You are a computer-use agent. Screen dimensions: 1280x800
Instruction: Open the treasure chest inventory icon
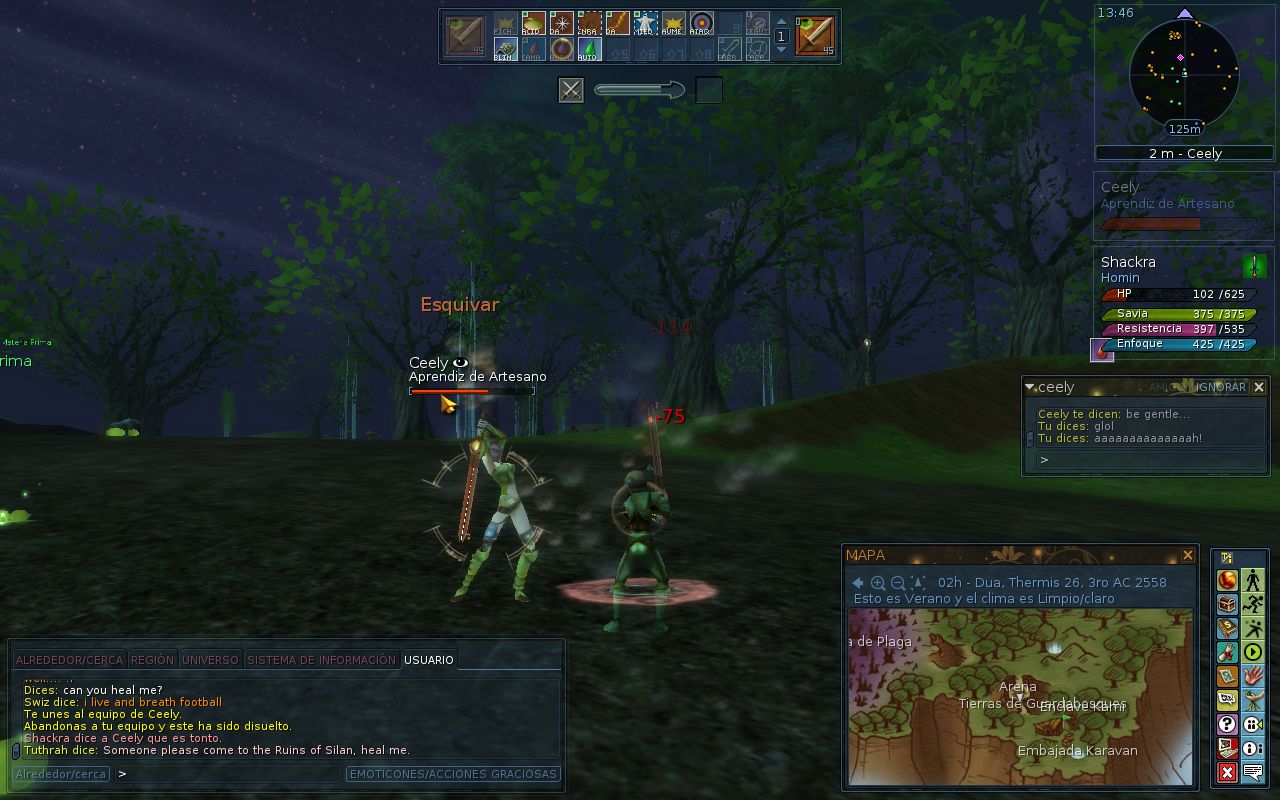(1227, 605)
